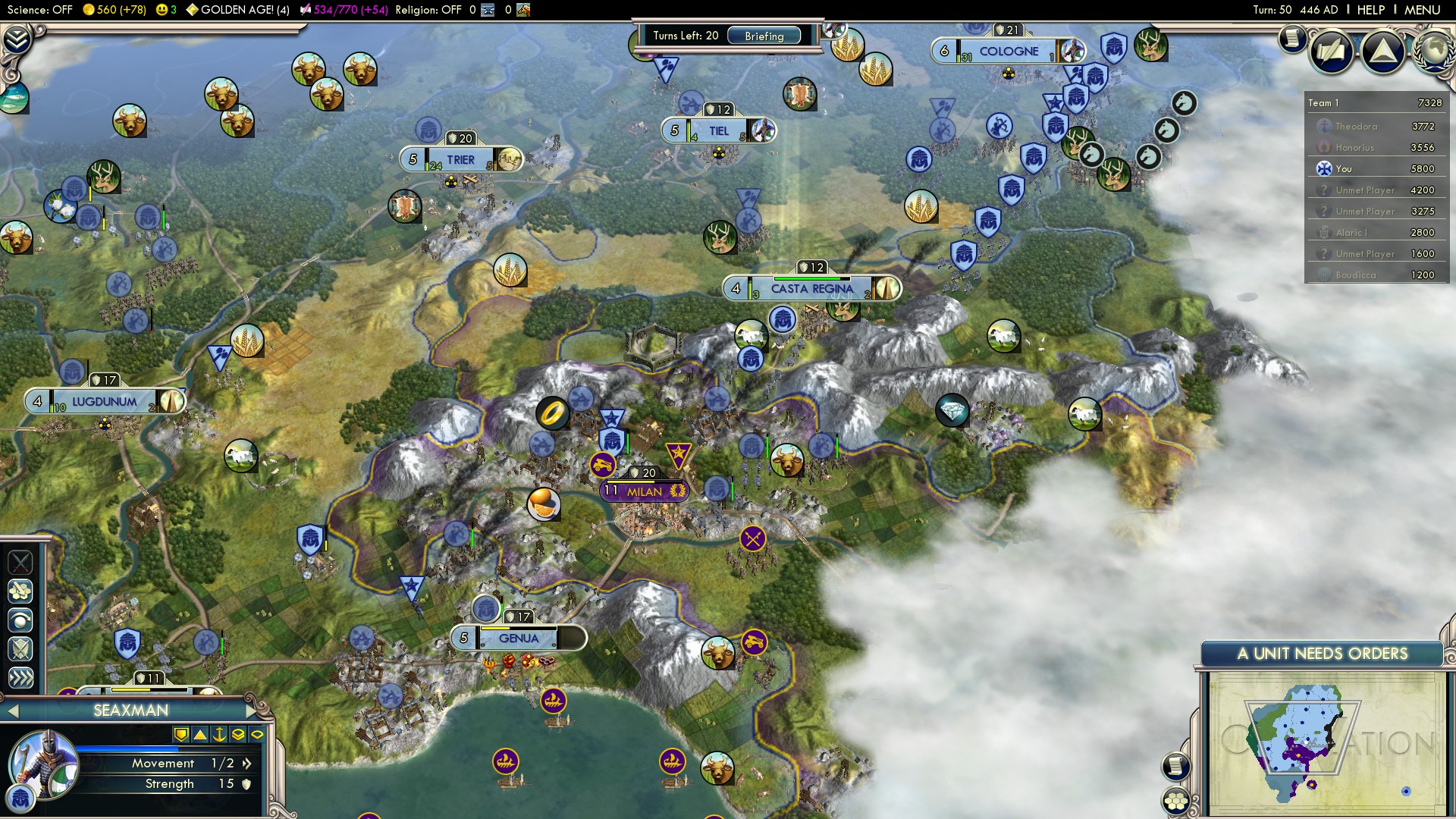Open the hex grid map options button

(1176, 801)
